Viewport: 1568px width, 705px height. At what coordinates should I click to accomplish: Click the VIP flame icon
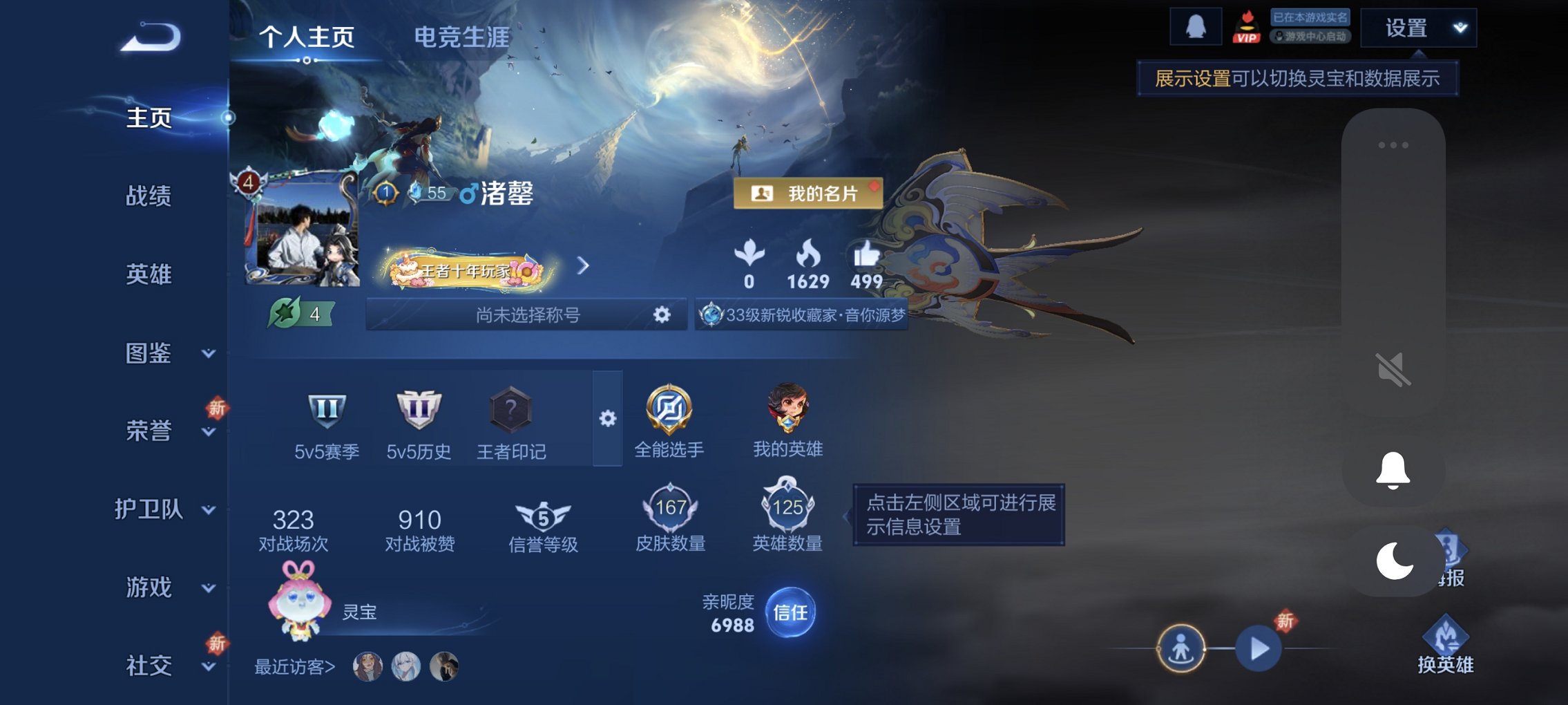(x=1247, y=28)
